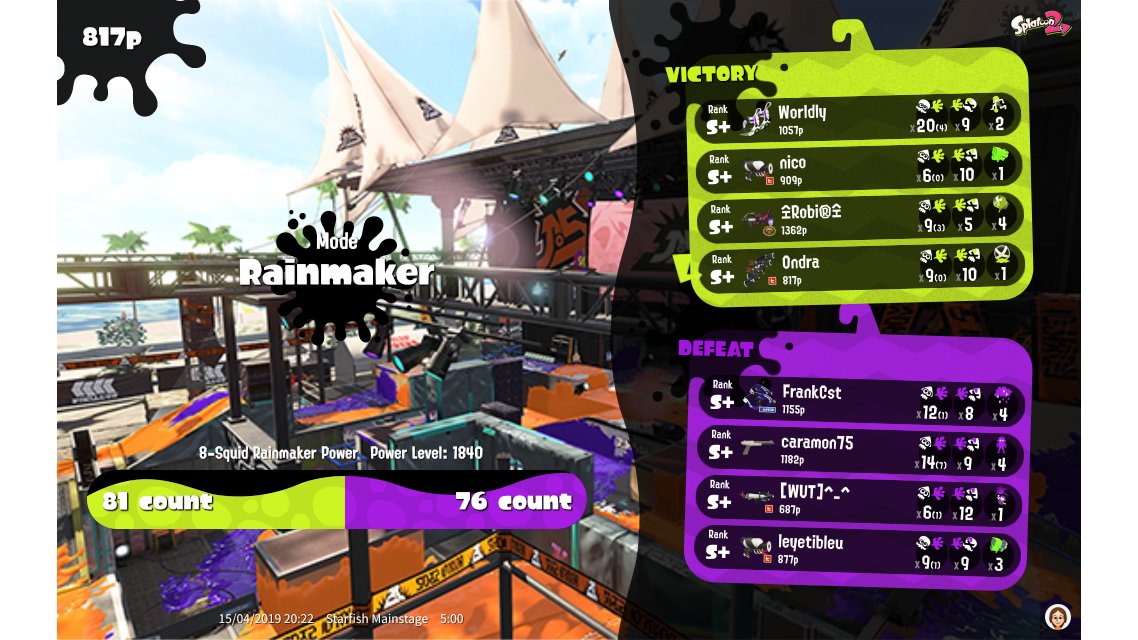Open leyetibleu's player row

860,548
